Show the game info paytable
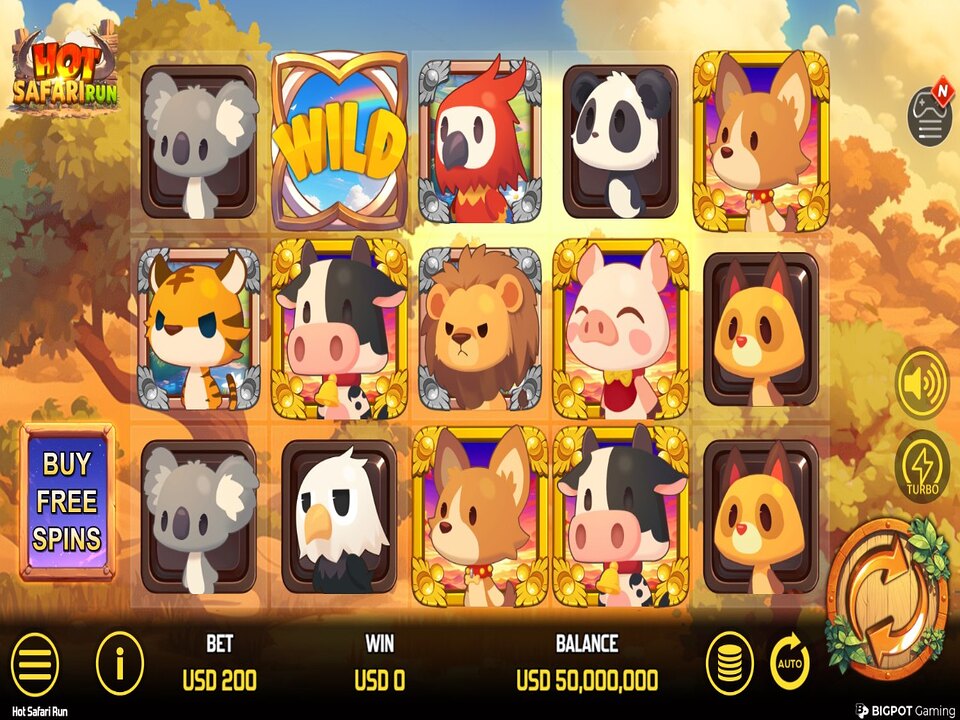 tap(120, 662)
